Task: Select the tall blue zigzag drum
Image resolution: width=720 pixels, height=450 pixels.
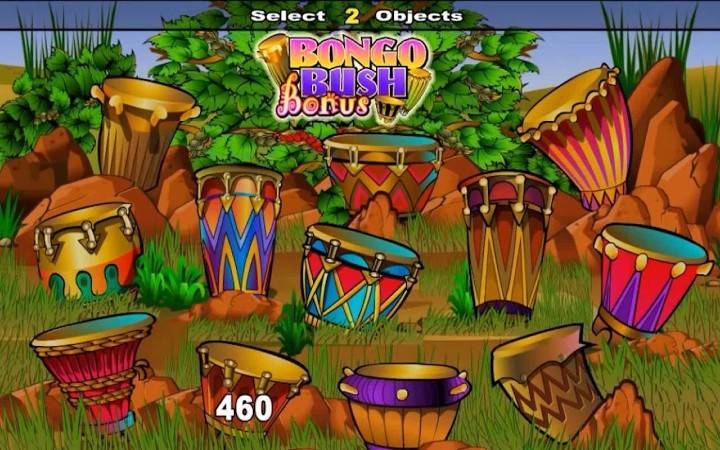Action: [x=237, y=230]
